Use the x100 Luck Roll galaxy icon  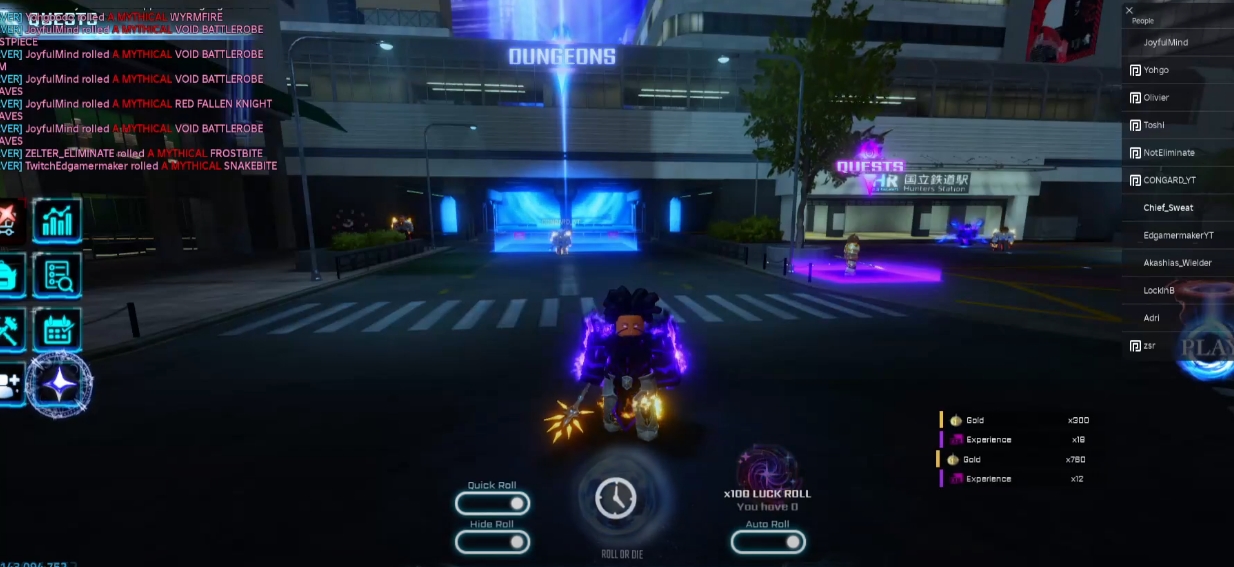tap(766, 467)
